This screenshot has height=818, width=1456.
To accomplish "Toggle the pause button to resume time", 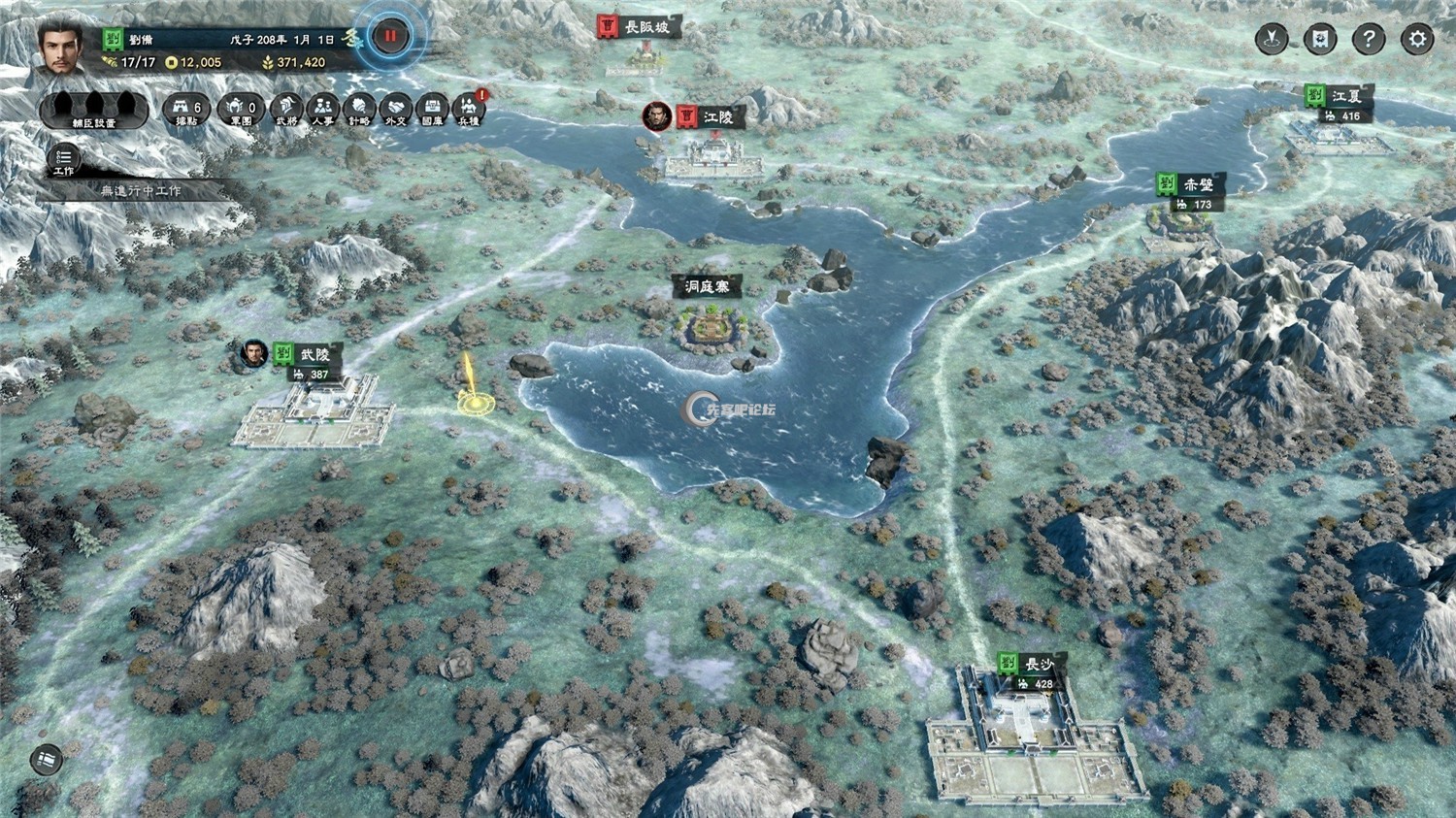I will [x=388, y=33].
